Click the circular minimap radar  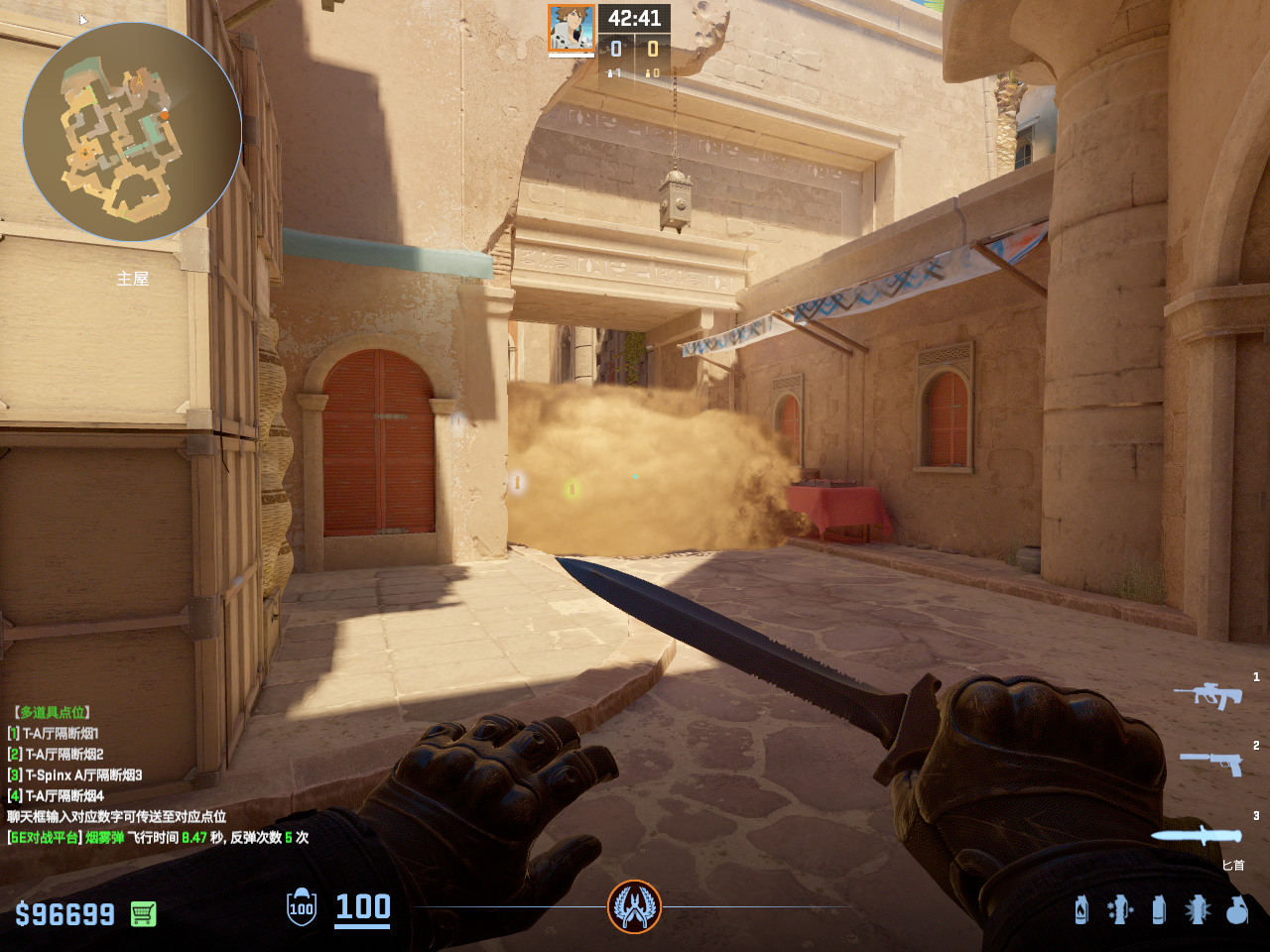[132, 132]
